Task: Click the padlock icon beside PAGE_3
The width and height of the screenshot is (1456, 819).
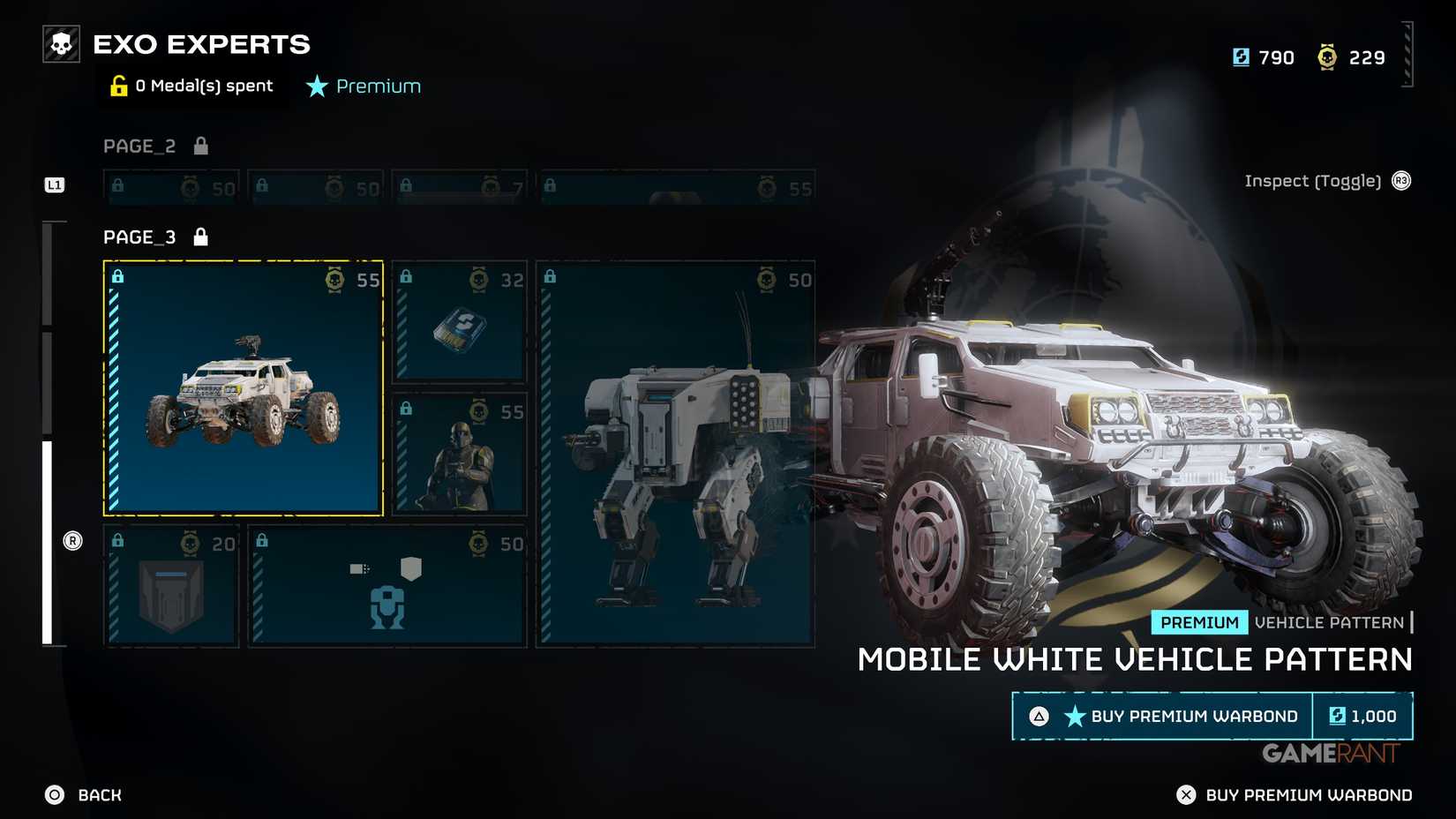Action: click(201, 236)
